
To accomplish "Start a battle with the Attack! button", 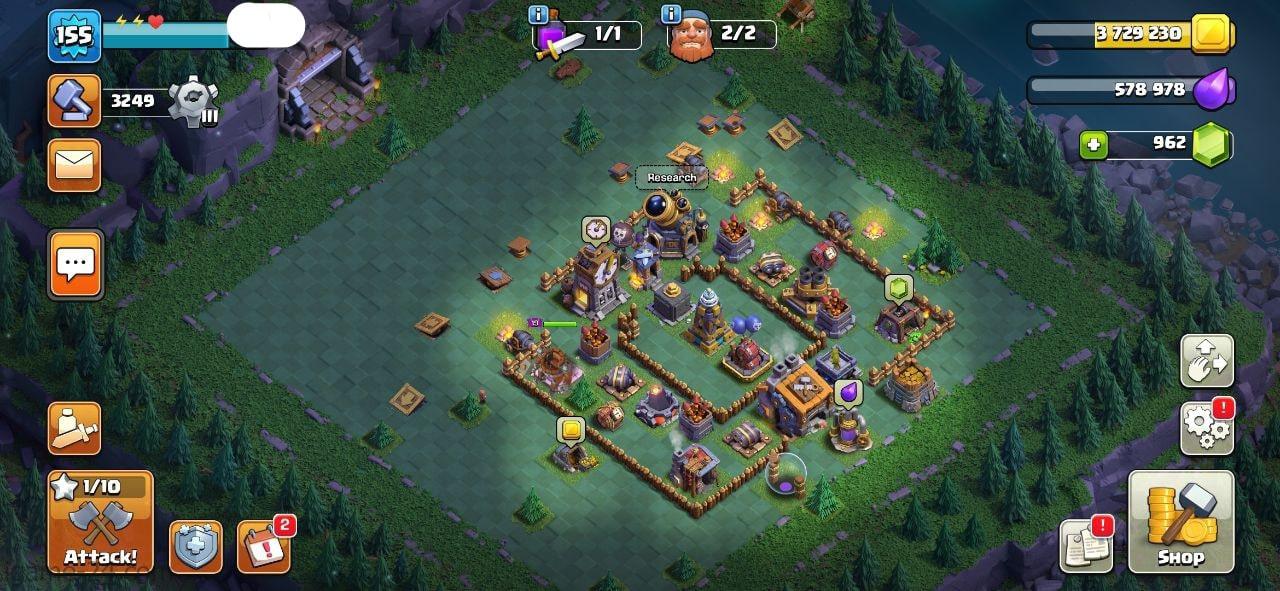I will 100,522.
